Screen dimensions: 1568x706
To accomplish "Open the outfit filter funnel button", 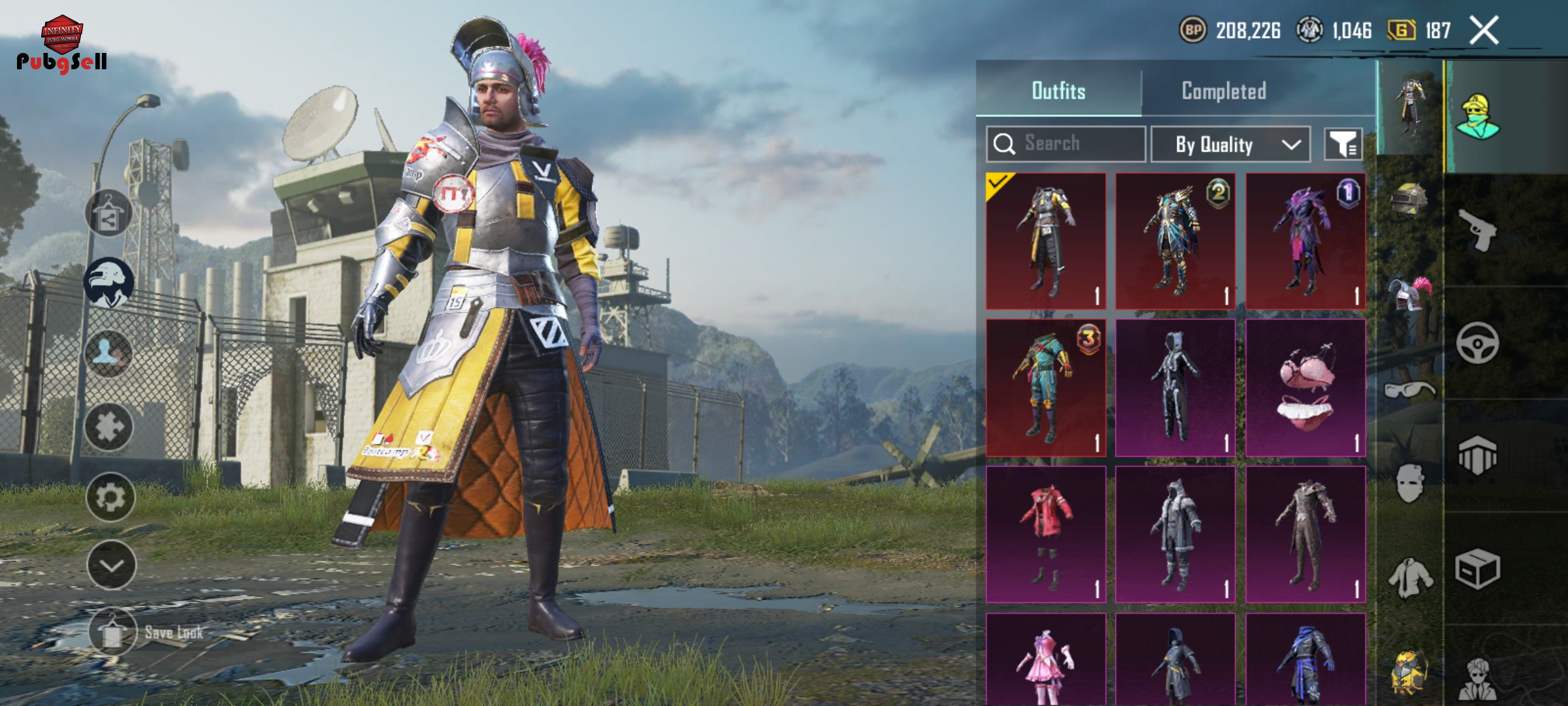I will (x=1343, y=144).
